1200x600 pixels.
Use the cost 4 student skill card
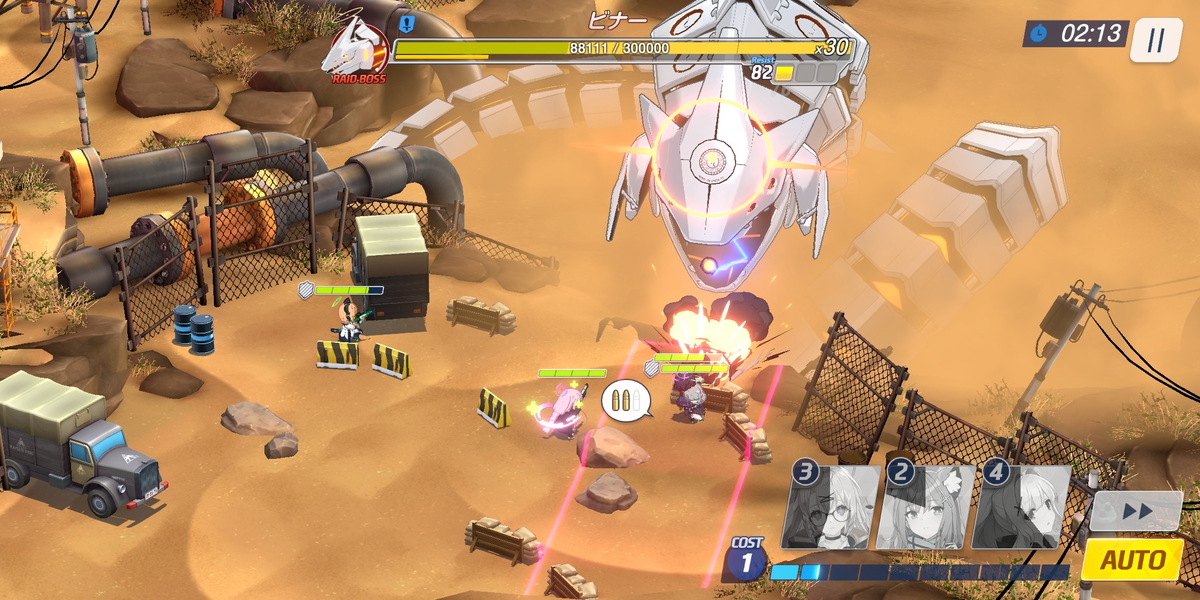click(1022, 507)
